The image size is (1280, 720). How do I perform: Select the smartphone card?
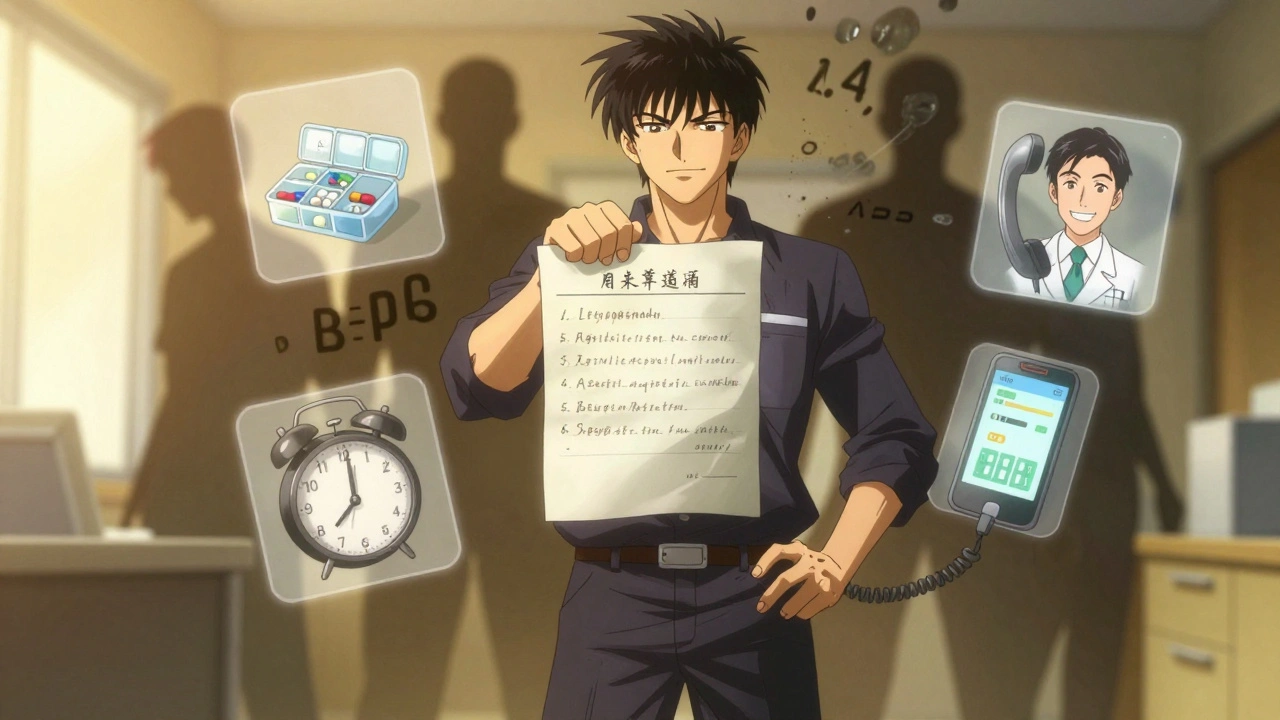tap(1014, 439)
